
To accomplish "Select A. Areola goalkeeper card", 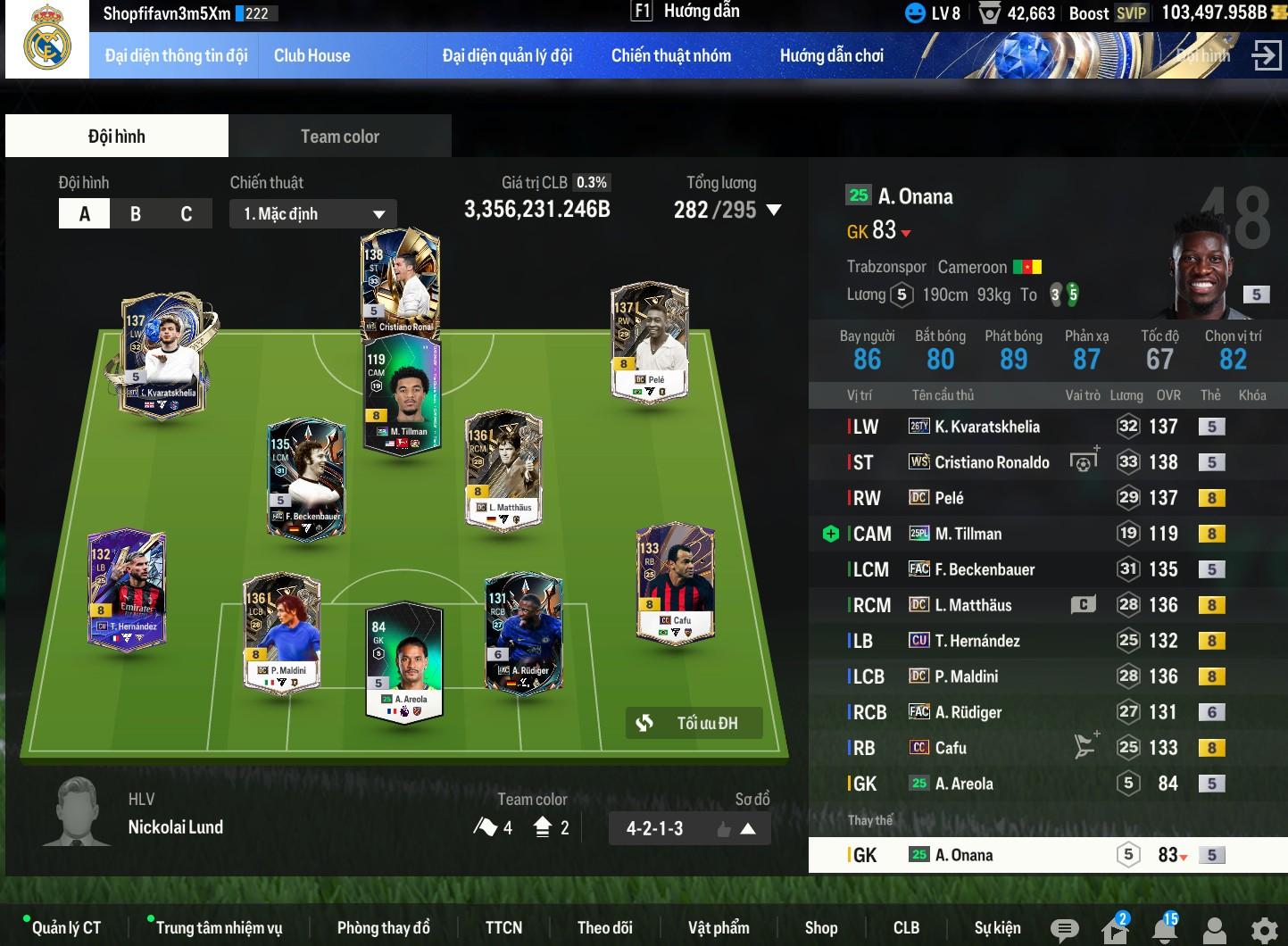I will [404, 660].
